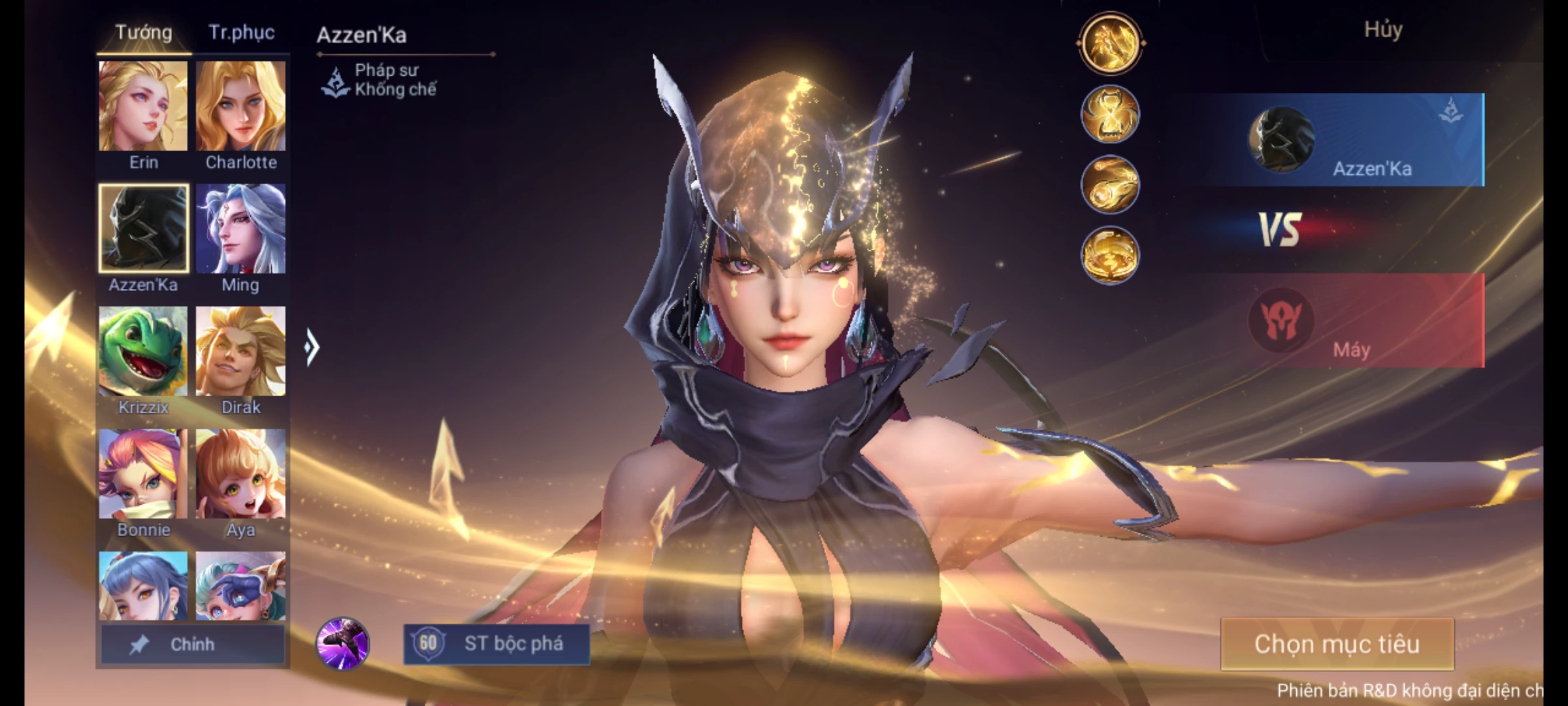Open the Tr.phục skins tab
This screenshot has width=1568, height=706.
tap(241, 33)
